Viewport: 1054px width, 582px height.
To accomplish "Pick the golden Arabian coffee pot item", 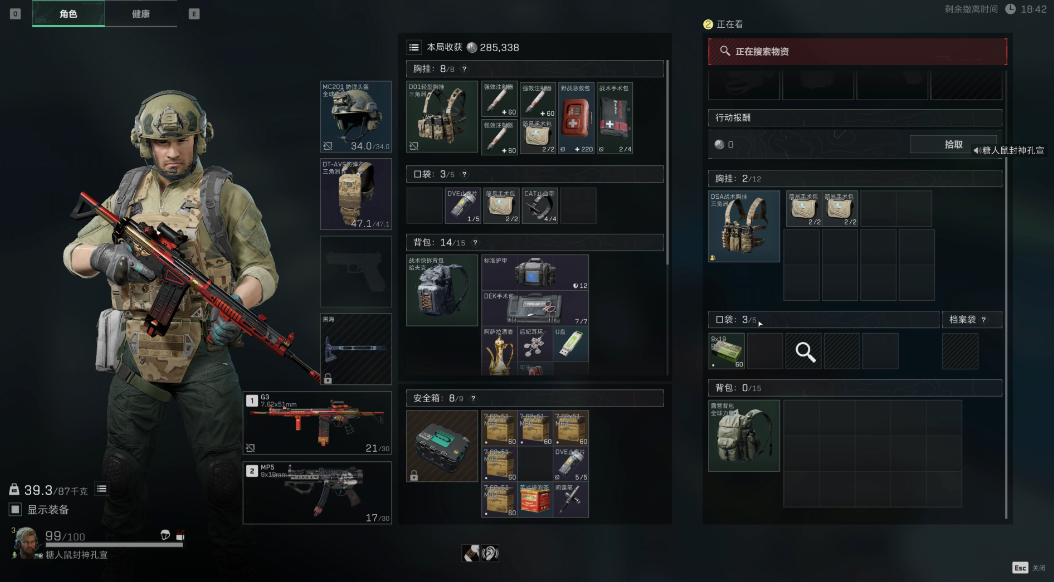I will click(x=499, y=349).
